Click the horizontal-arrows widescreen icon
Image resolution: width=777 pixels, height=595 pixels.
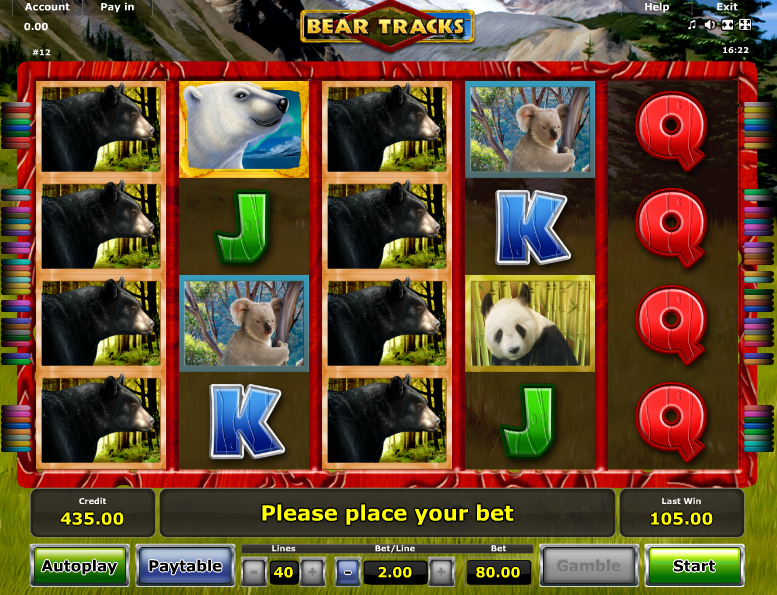coord(727,25)
